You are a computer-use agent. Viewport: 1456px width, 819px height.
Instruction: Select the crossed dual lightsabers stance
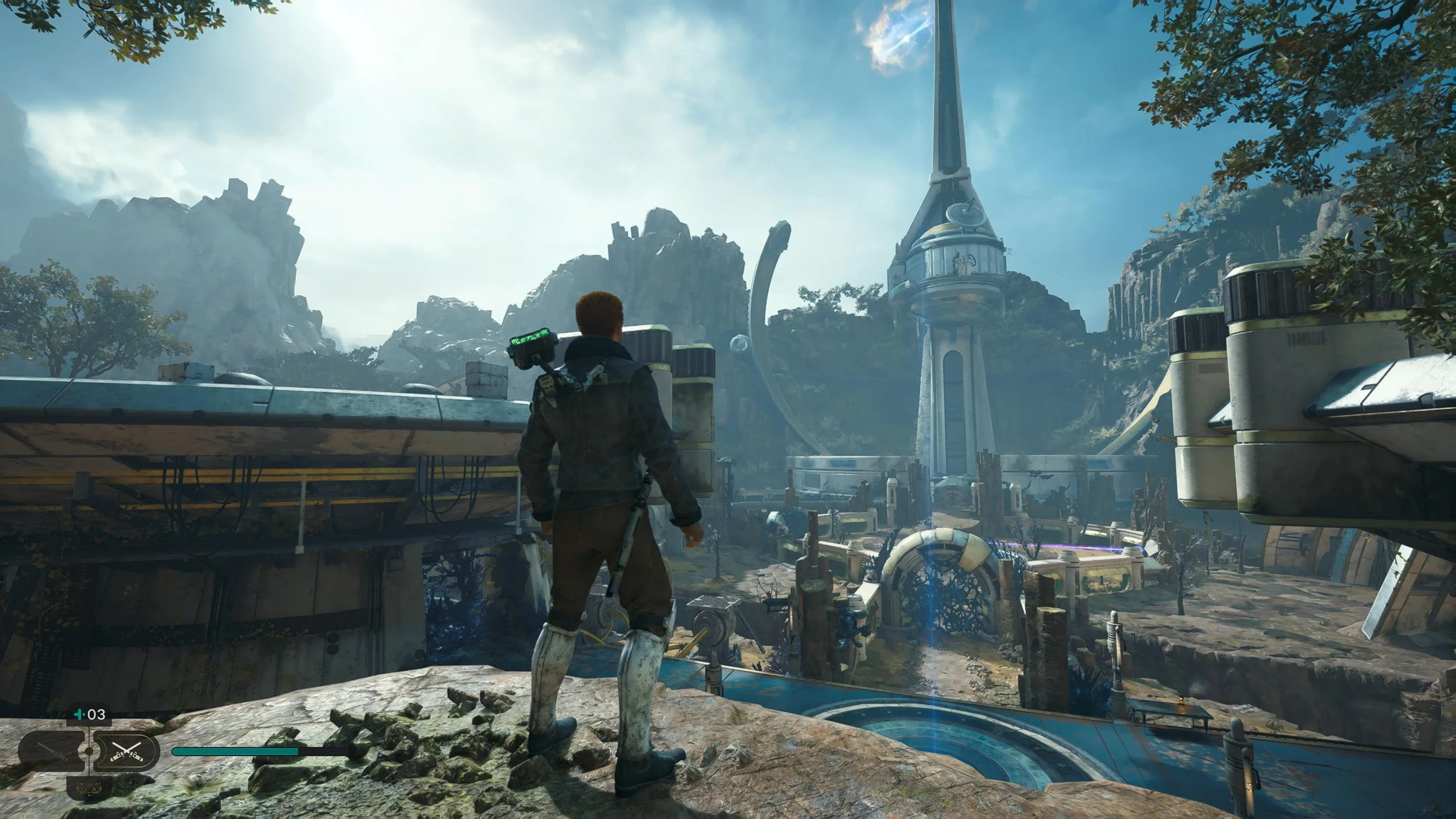126,750
